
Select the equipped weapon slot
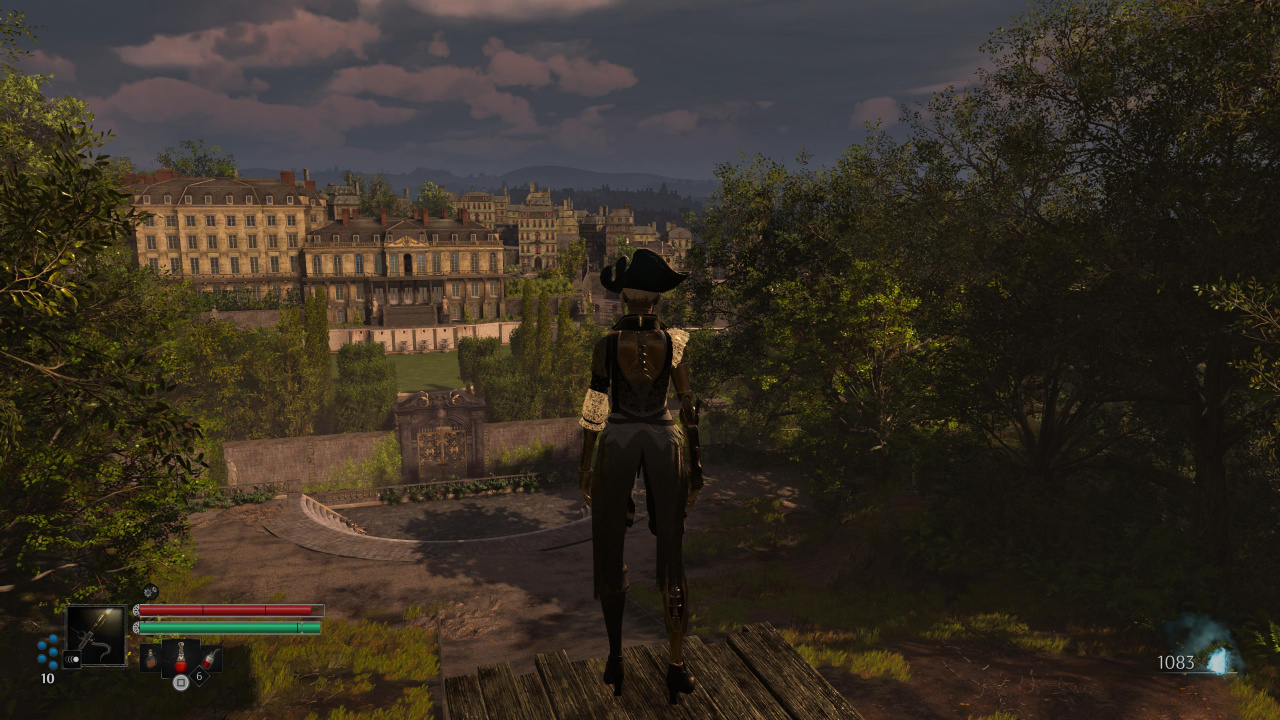click(96, 635)
